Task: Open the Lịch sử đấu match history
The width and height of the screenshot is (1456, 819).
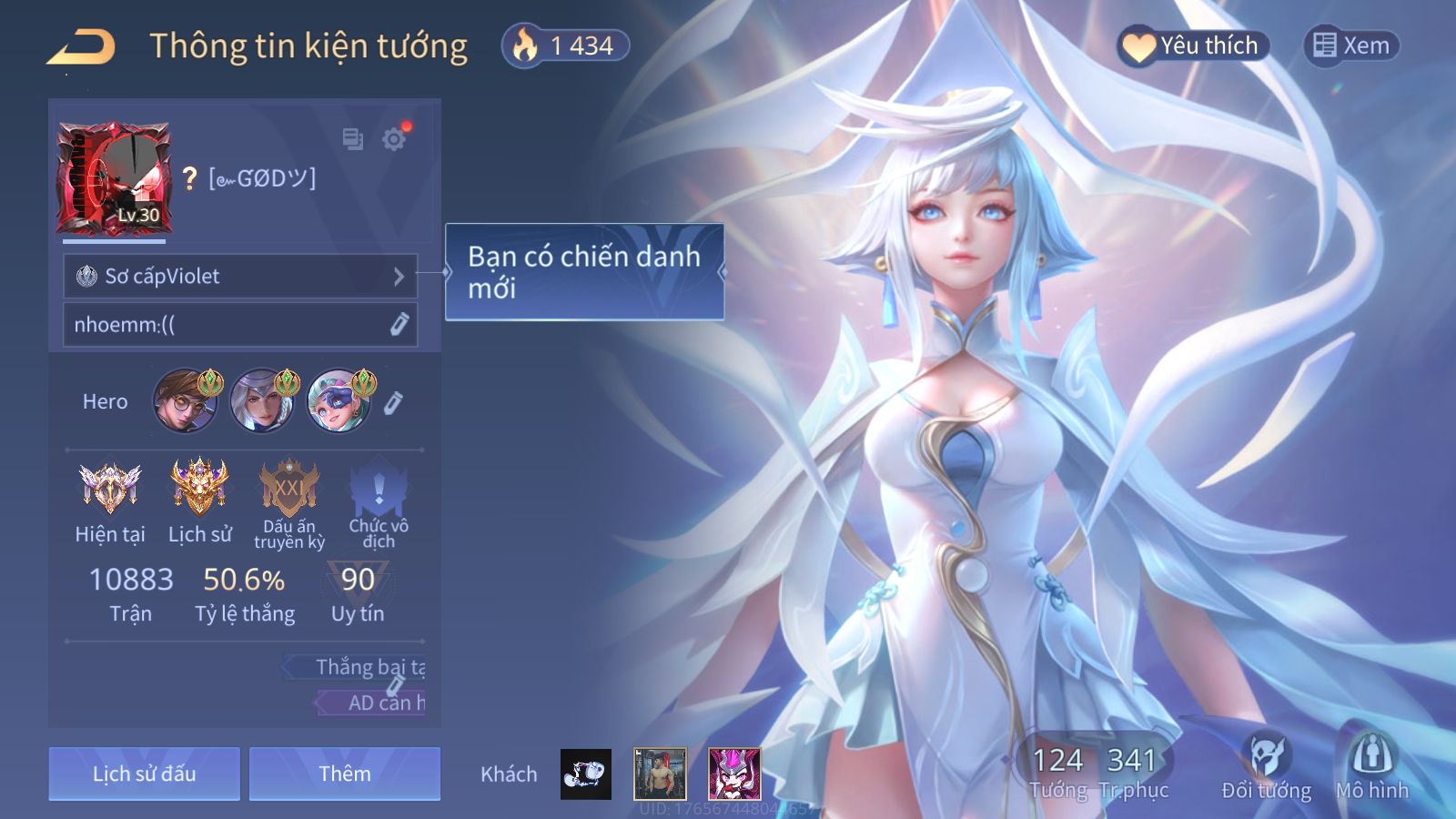Action: point(144,773)
